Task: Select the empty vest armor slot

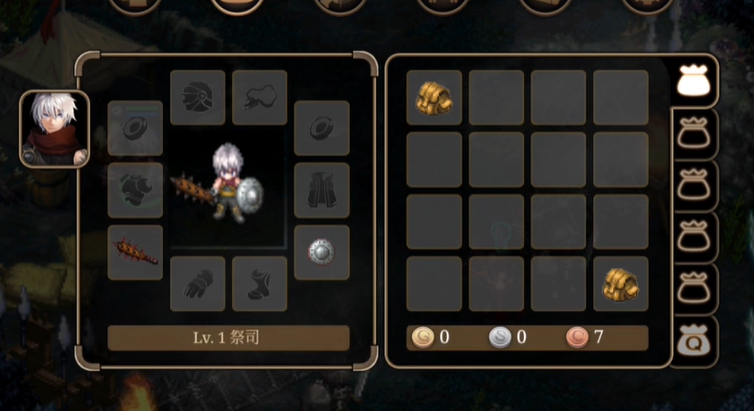Action: [321, 190]
